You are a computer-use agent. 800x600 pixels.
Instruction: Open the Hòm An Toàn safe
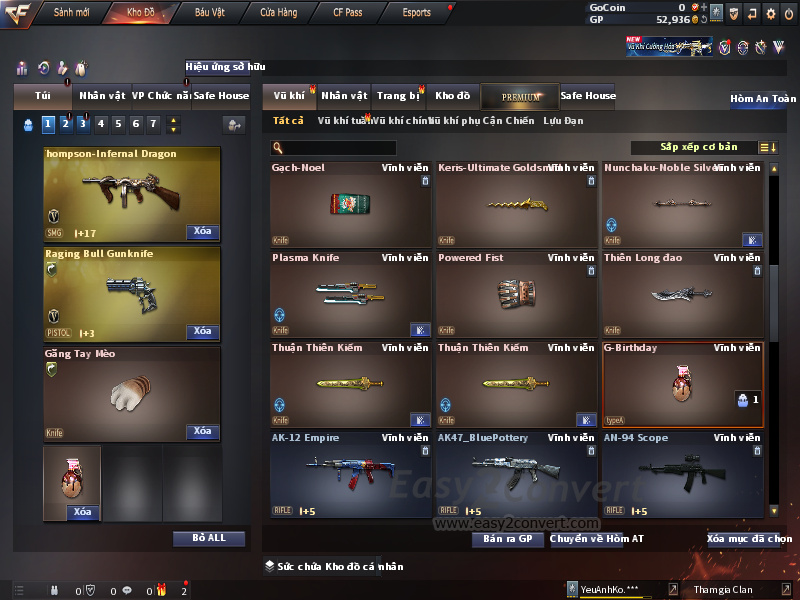point(763,99)
